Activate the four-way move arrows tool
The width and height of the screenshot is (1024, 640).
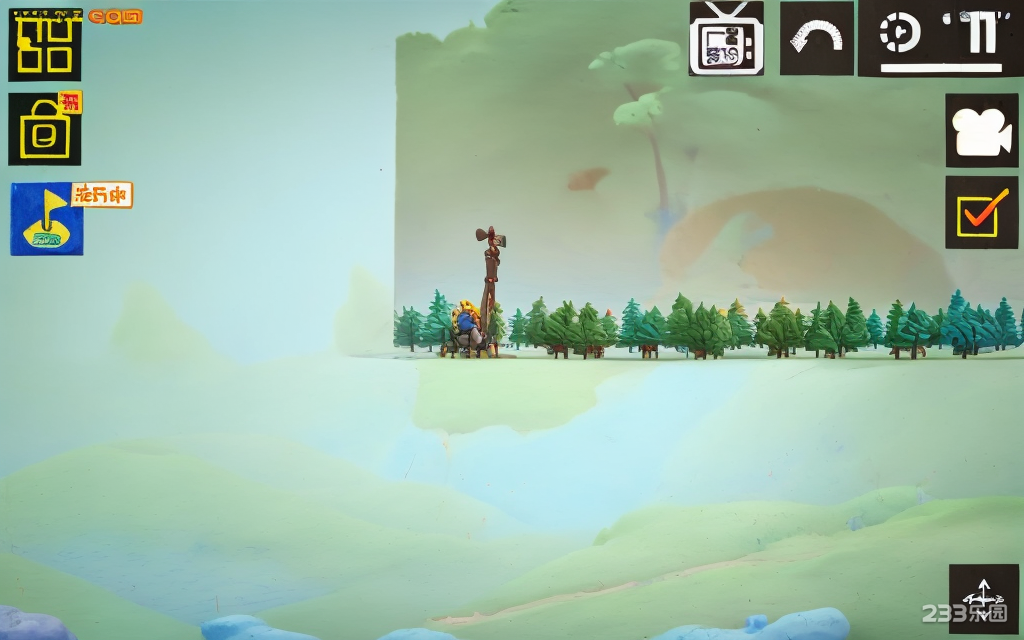pyautogui.click(x=983, y=598)
